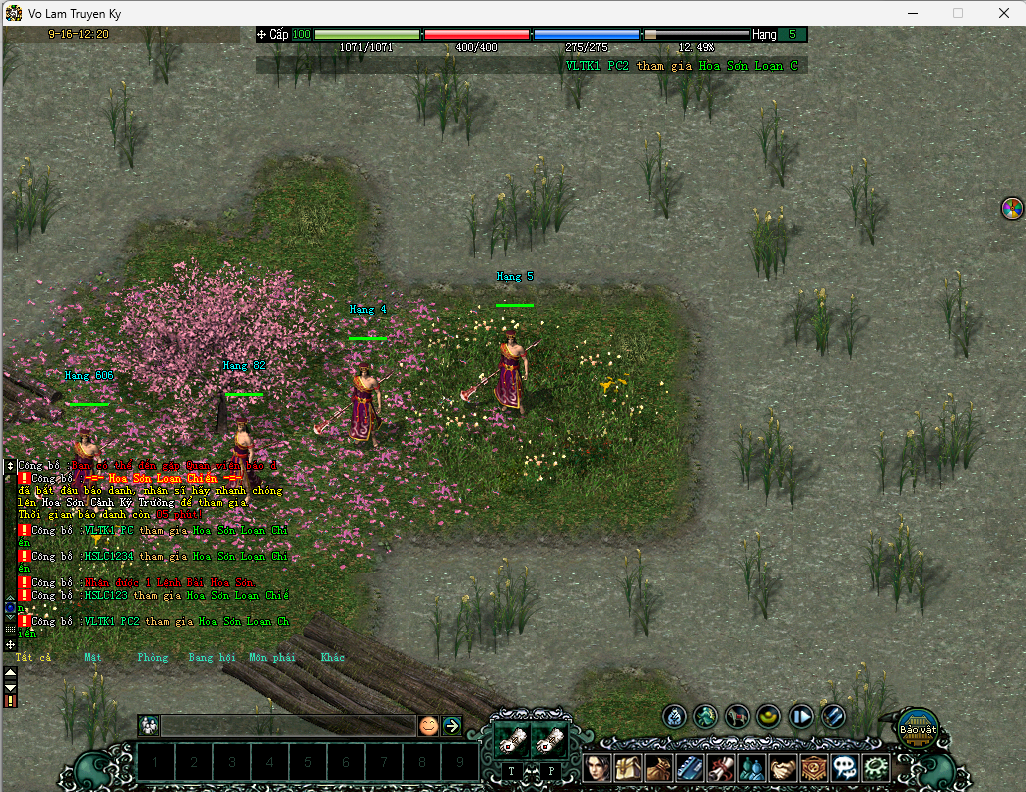Open the character portrait panel

597,768
